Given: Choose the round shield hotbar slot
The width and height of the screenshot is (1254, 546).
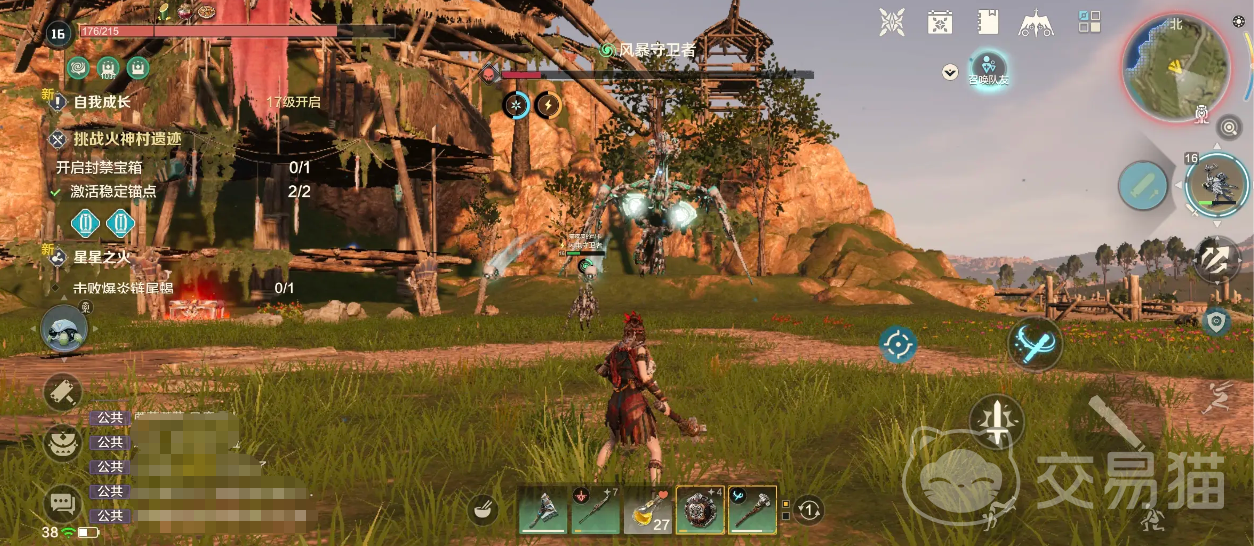Looking at the screenshot, I should (x=700, y=510).
